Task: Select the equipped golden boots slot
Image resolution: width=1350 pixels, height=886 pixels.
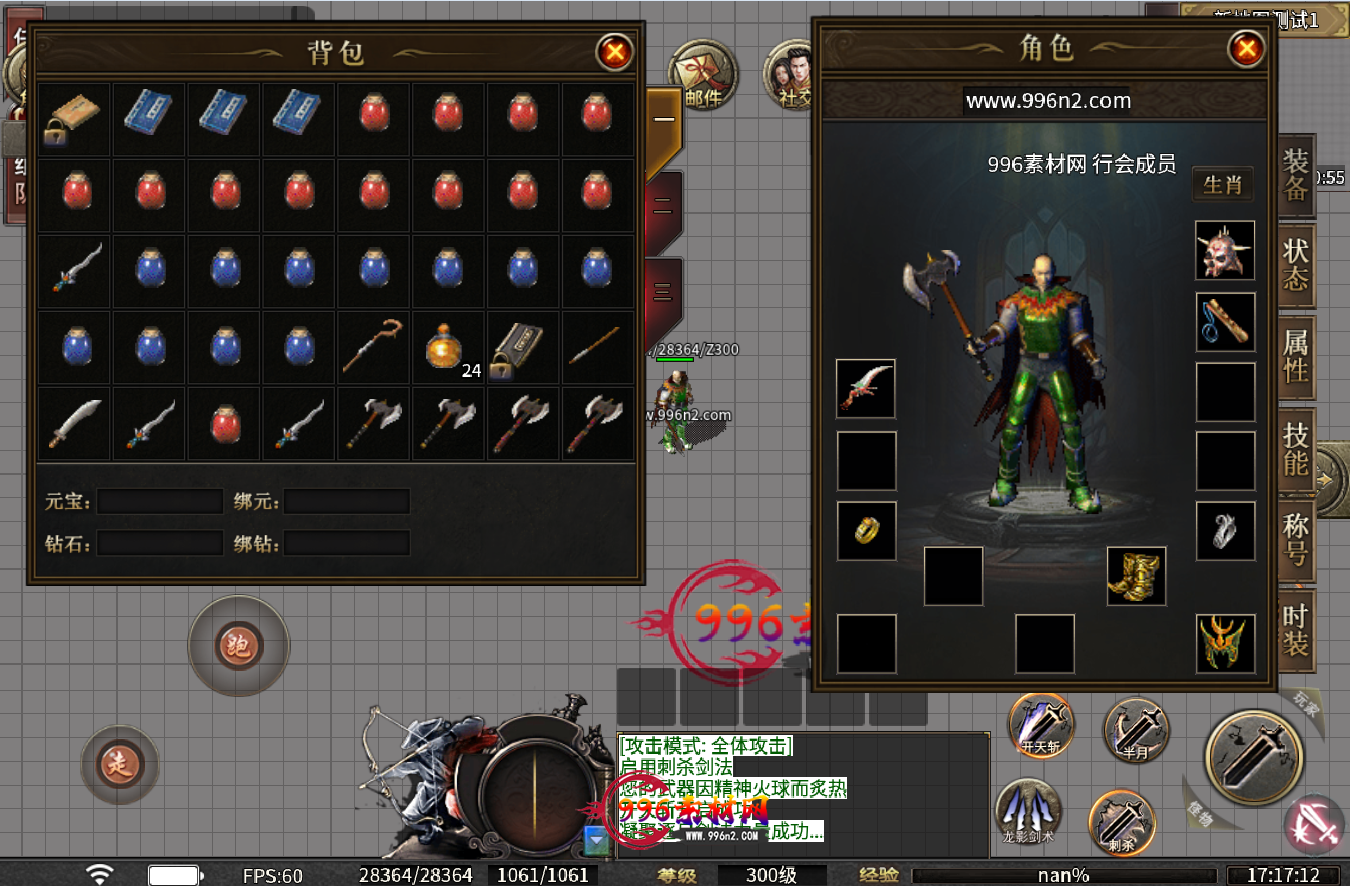Action: pos(1136,576)
